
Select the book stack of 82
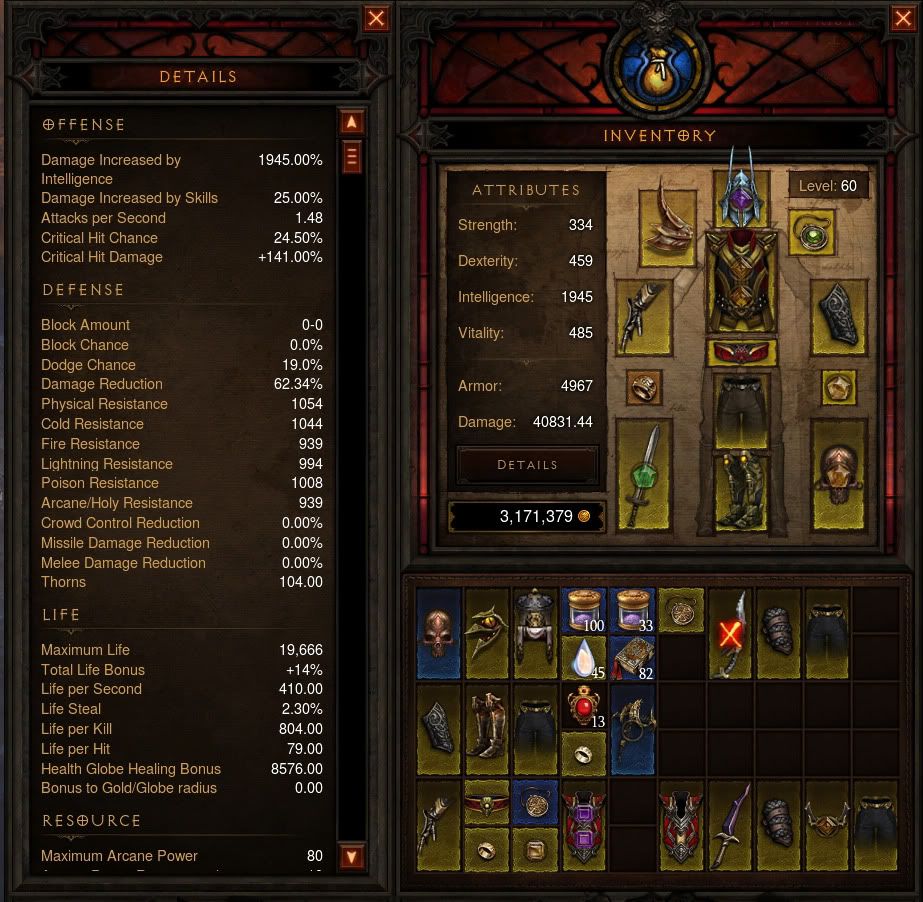coord(632,657)
